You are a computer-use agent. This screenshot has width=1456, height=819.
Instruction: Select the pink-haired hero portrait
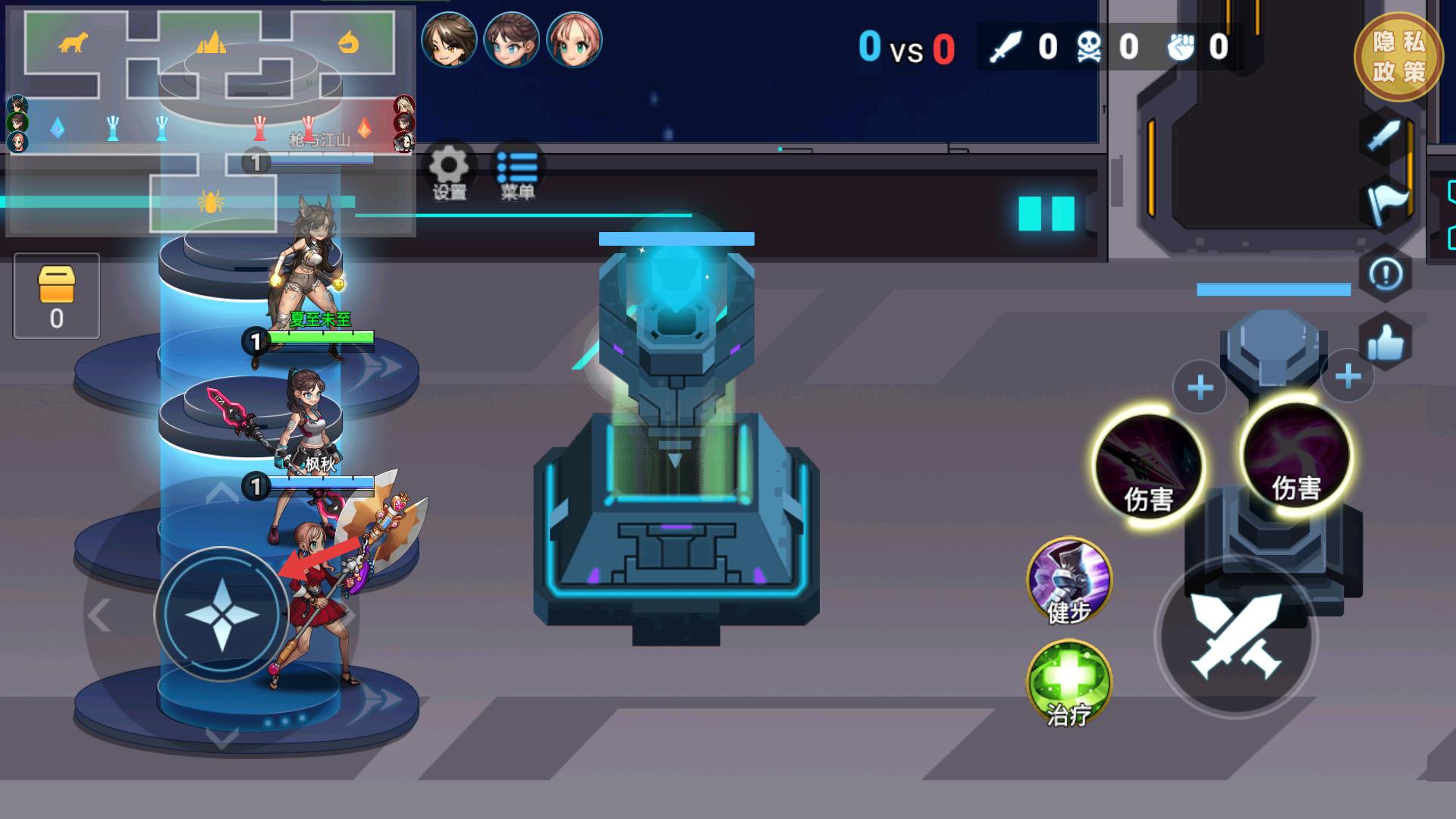tap(574, 39)
